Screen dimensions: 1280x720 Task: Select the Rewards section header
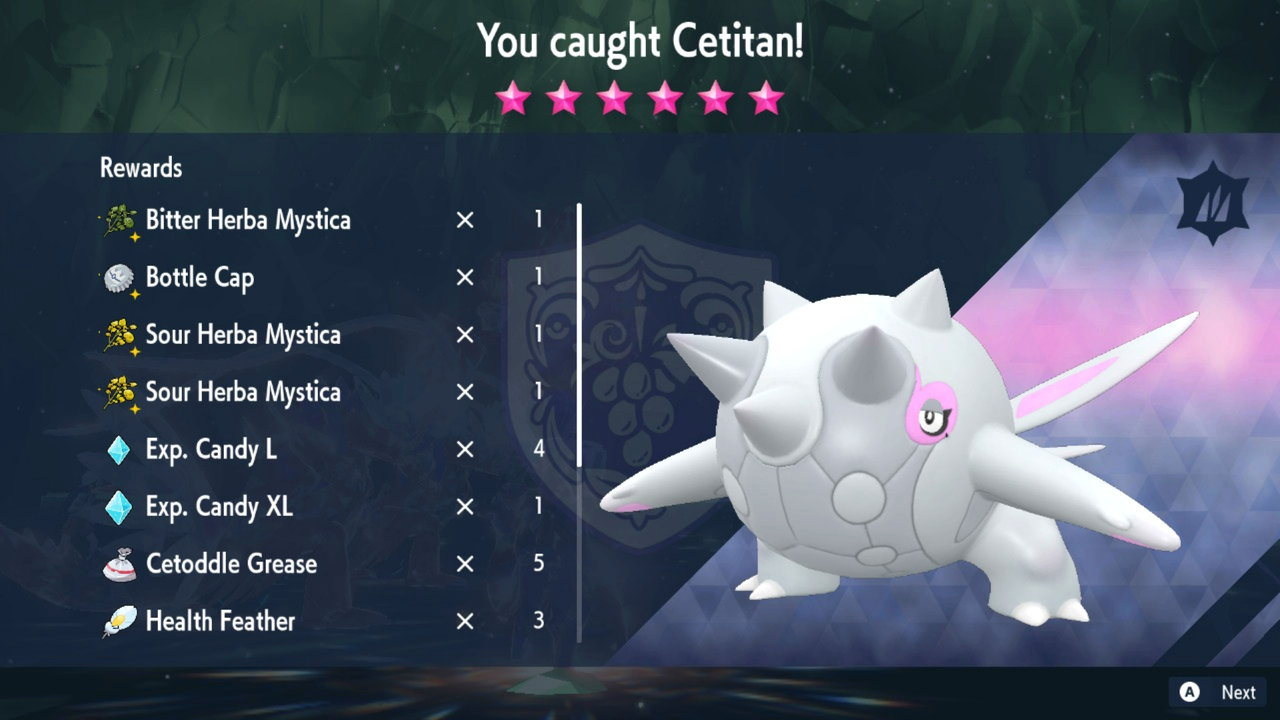140,167
